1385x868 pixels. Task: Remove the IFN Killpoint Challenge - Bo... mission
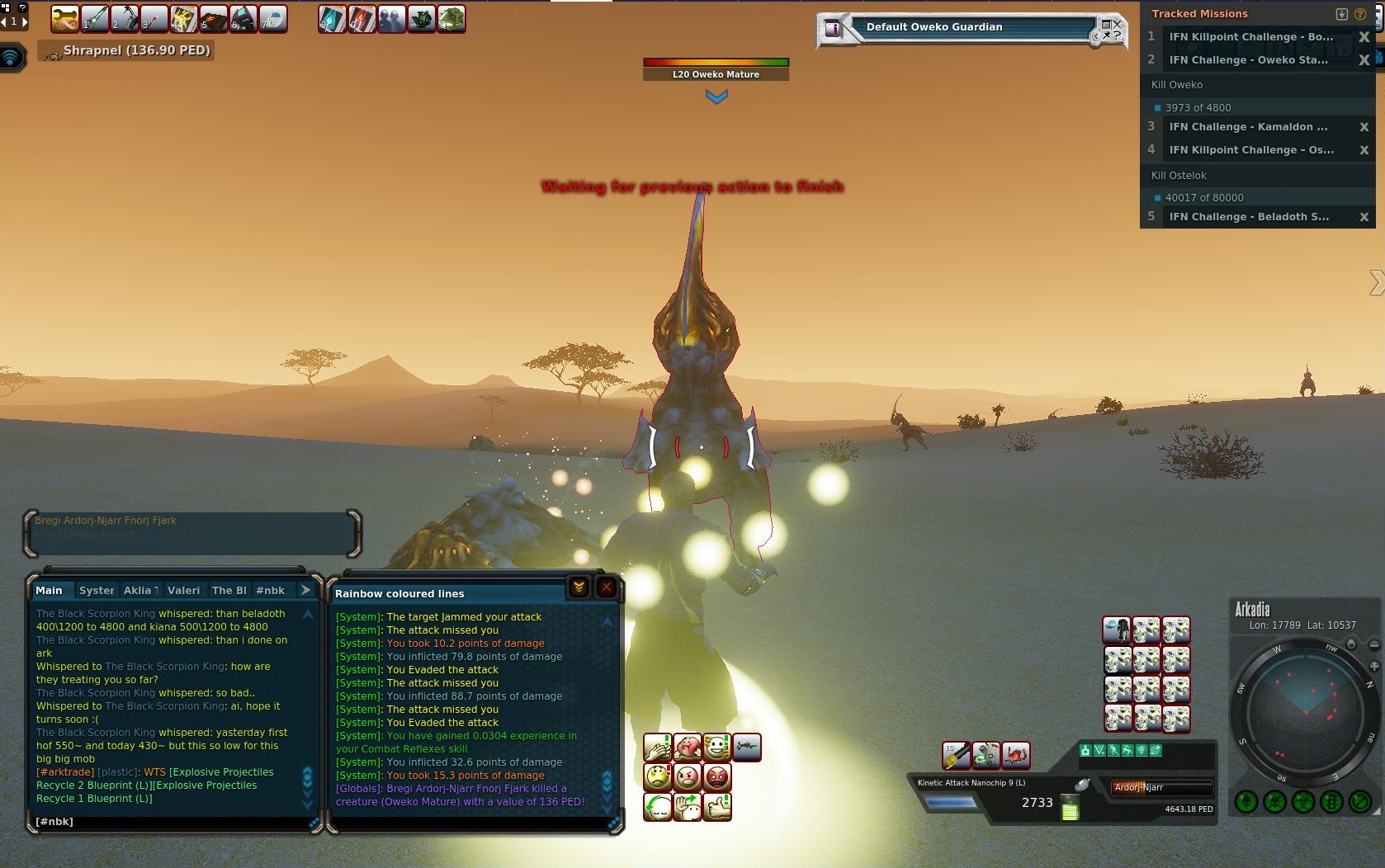point(1364,37)
